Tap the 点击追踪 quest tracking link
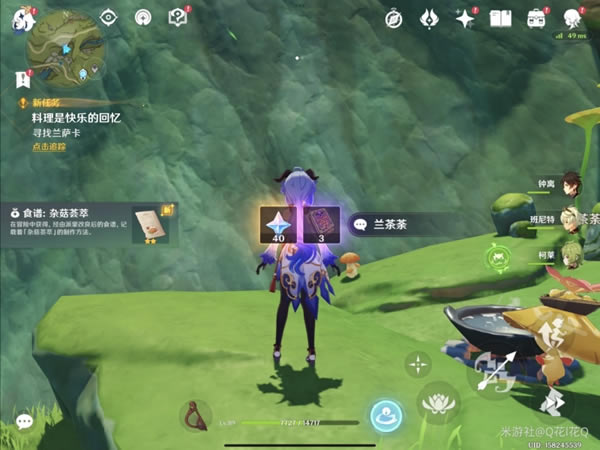The width and height of the screenshot is (600, 450). coord(49,147)
